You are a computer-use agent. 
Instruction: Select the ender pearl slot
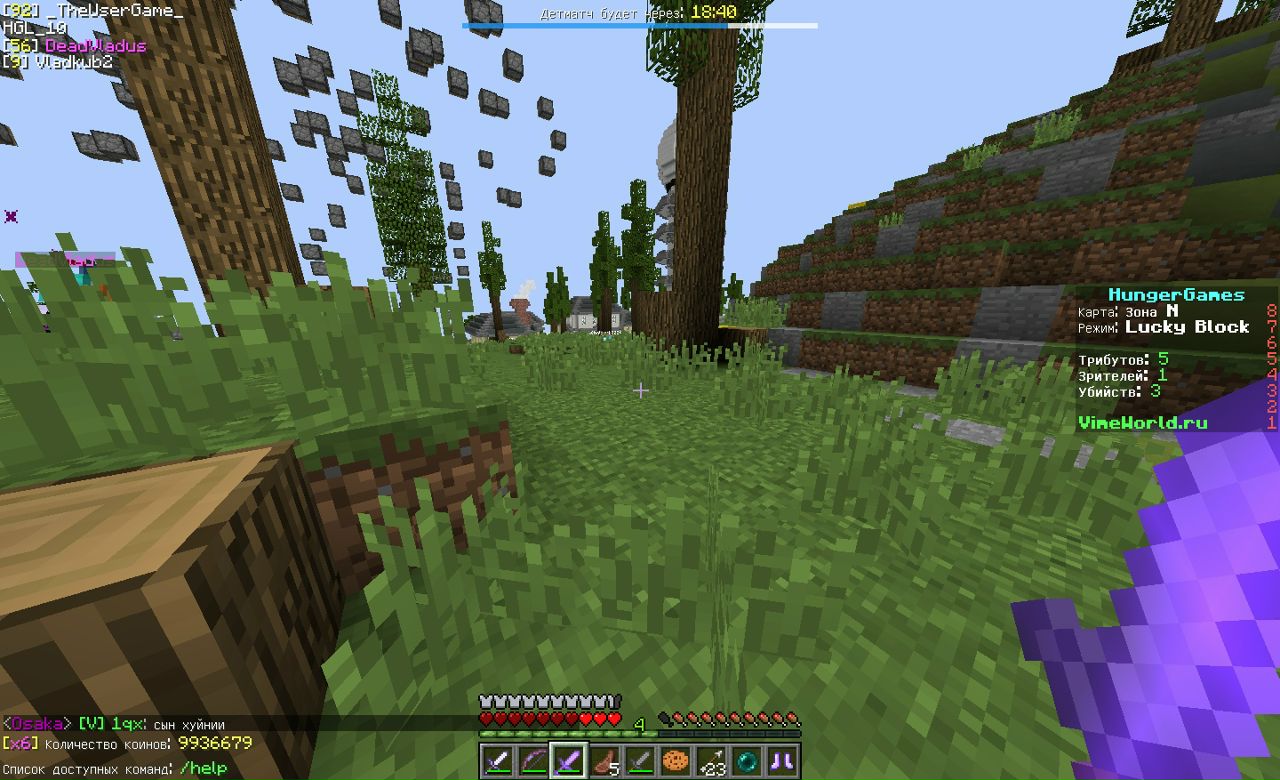748,760
